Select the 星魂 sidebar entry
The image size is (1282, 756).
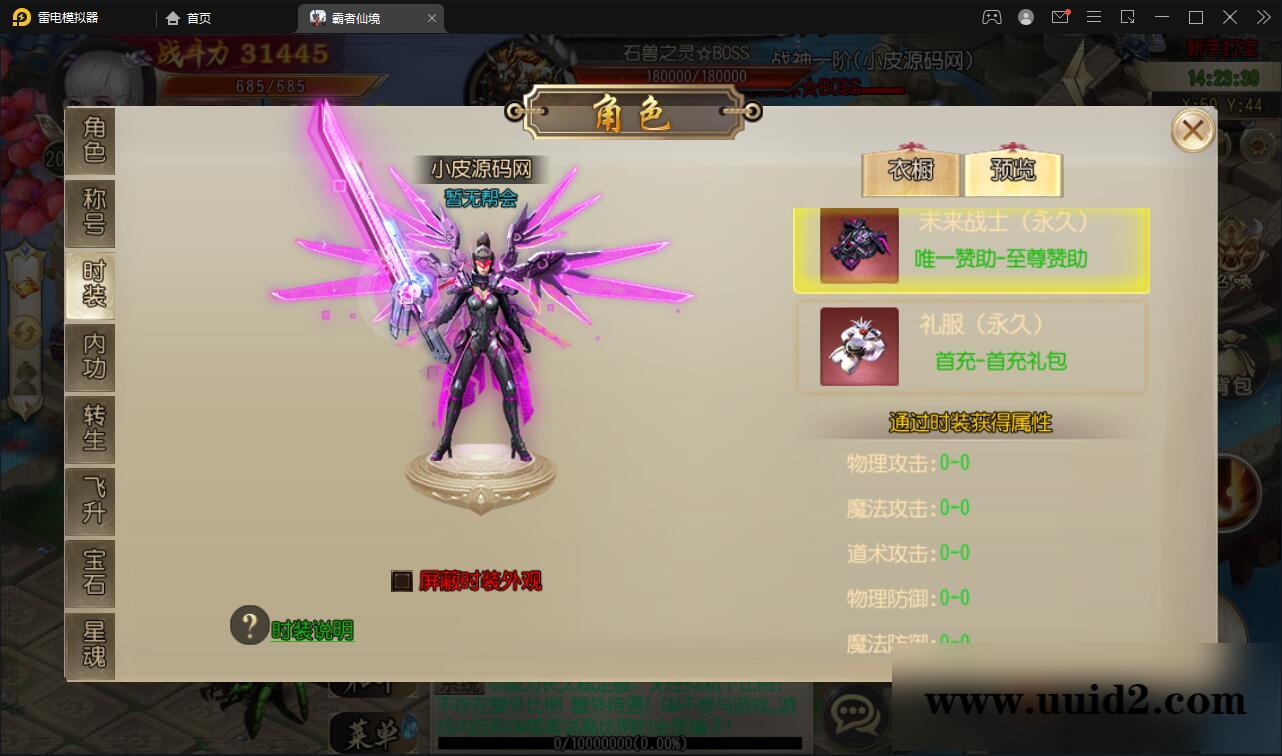pos(90,646)
